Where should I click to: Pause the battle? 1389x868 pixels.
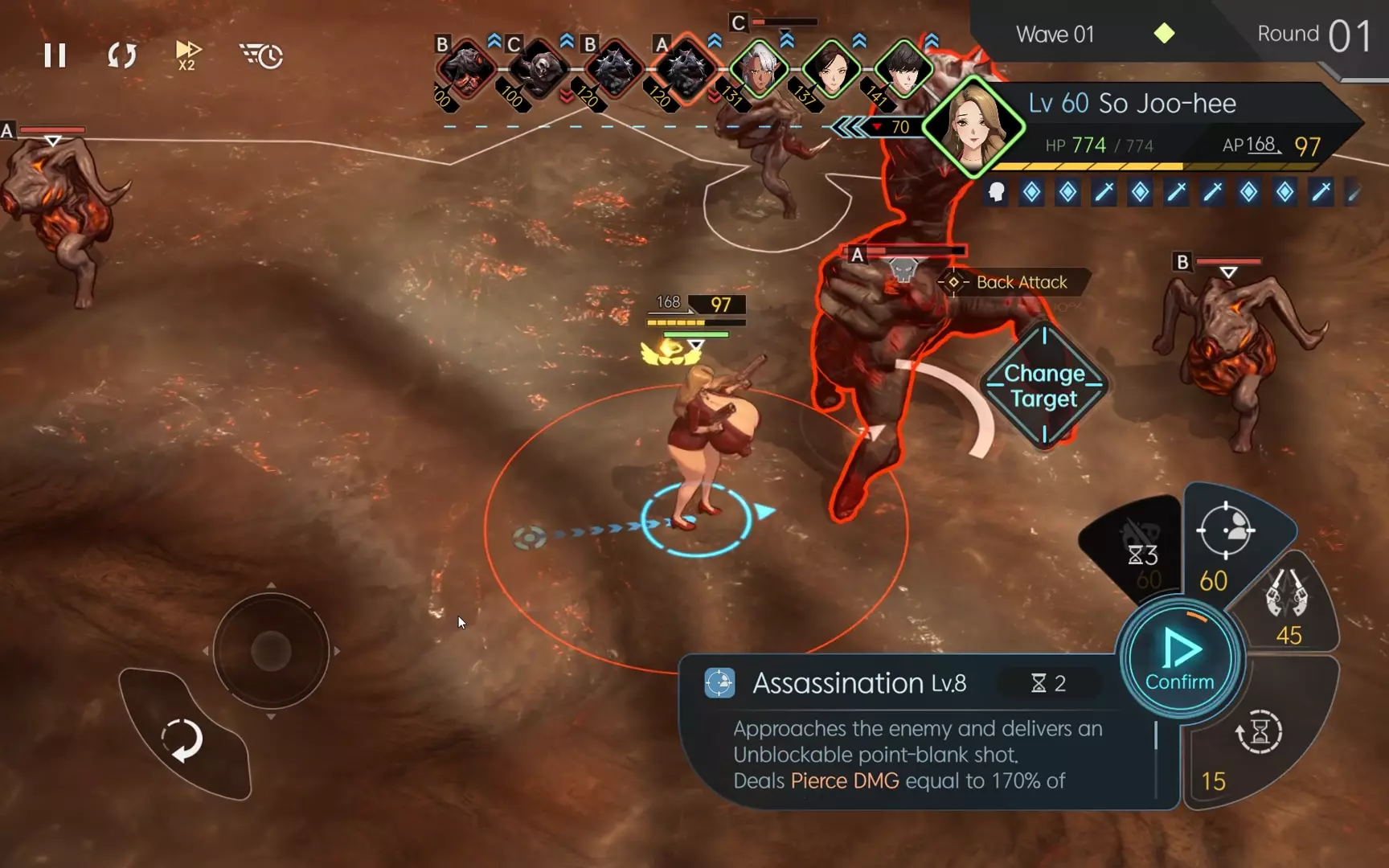click(55, 55)
